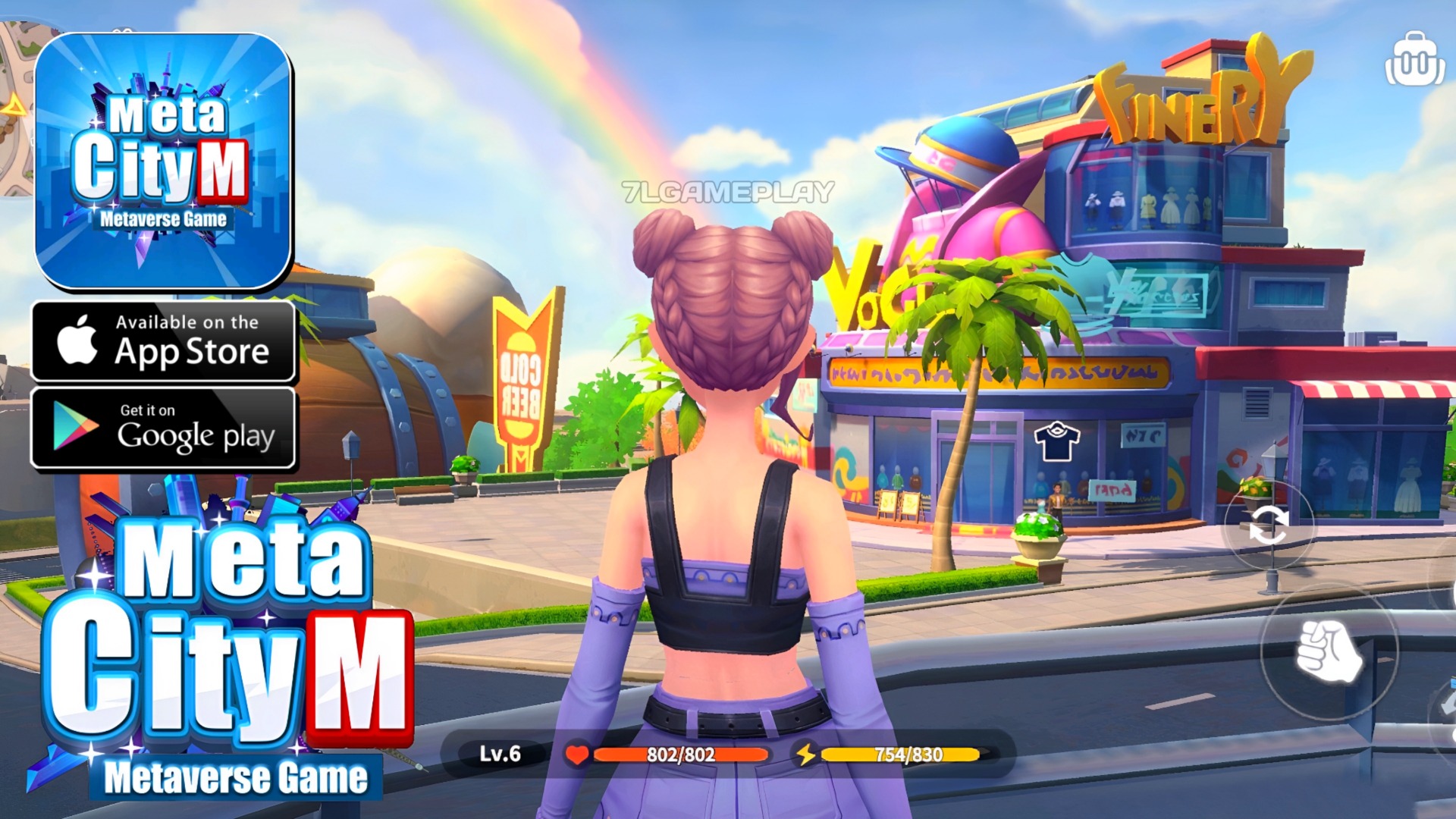Viewport: 1456px width, 819px height.
Task: Tap the heart icon beside the health bar
Action: point(576,754)
